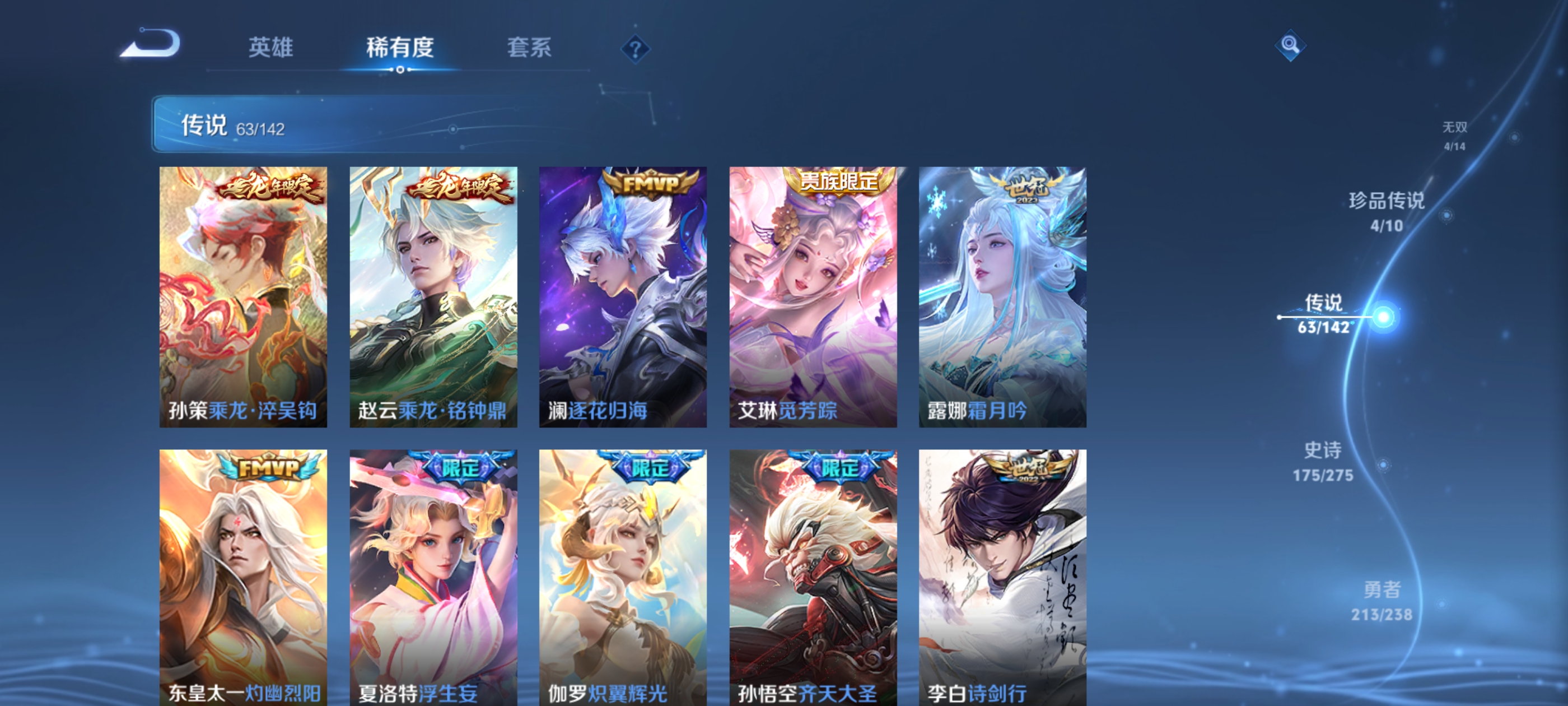Open the search magnifier icon
This screenshot has width=1568, height=706.
click(x=1290, y=46)
